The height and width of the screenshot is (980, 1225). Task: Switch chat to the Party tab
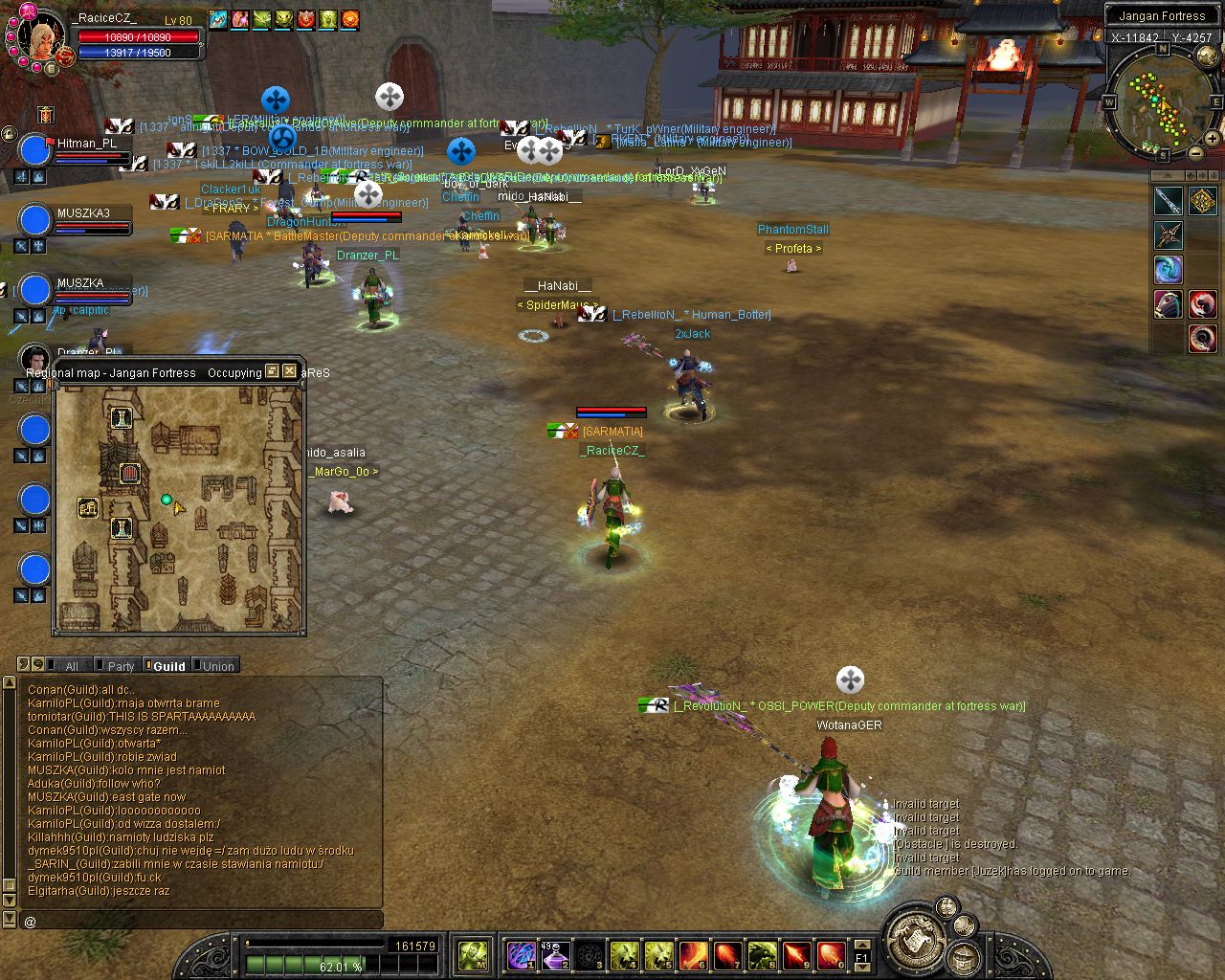pos(121,666)
